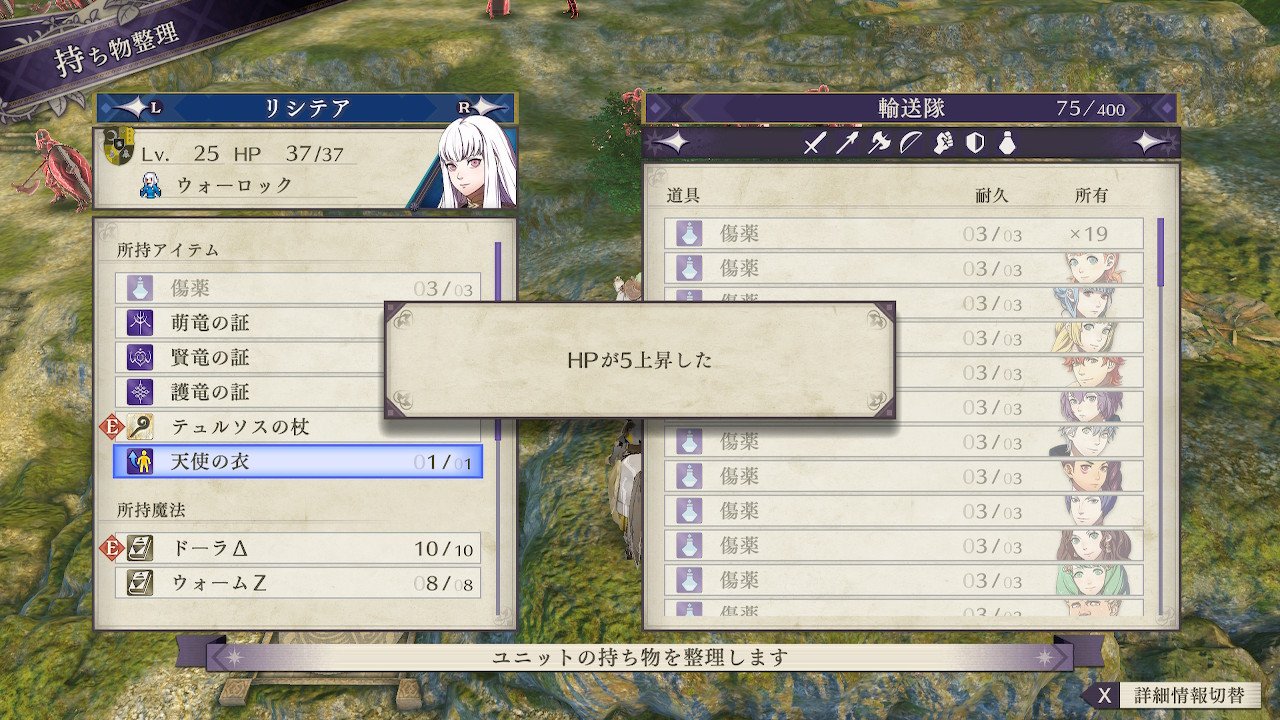The image size is (1280, 720).
Task: Filter convoy by sword icon
Action: [x=814, y=143]
